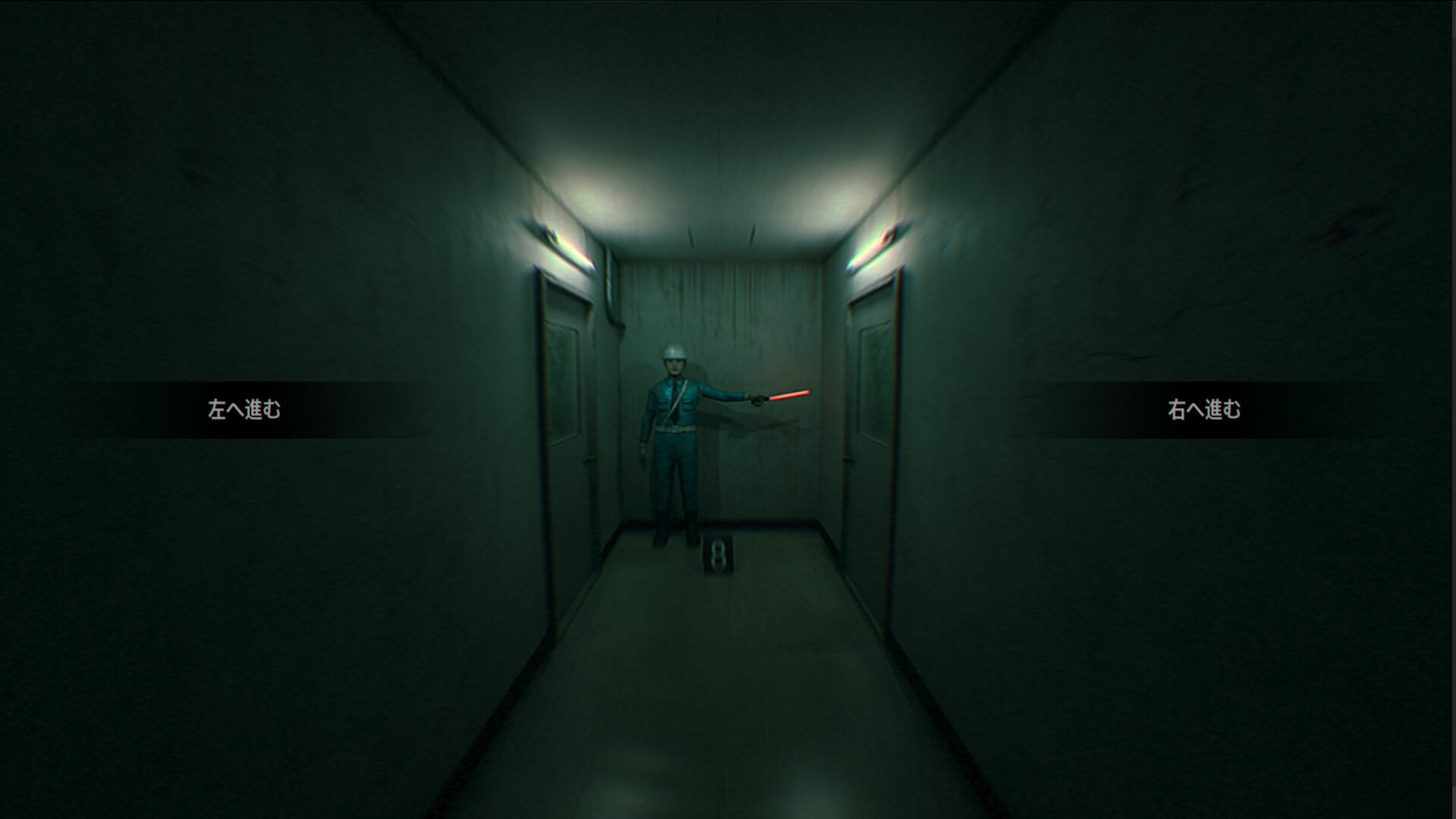Click the guard's white safety helmet
This screenshot has width=1456, height=819.
673,353
